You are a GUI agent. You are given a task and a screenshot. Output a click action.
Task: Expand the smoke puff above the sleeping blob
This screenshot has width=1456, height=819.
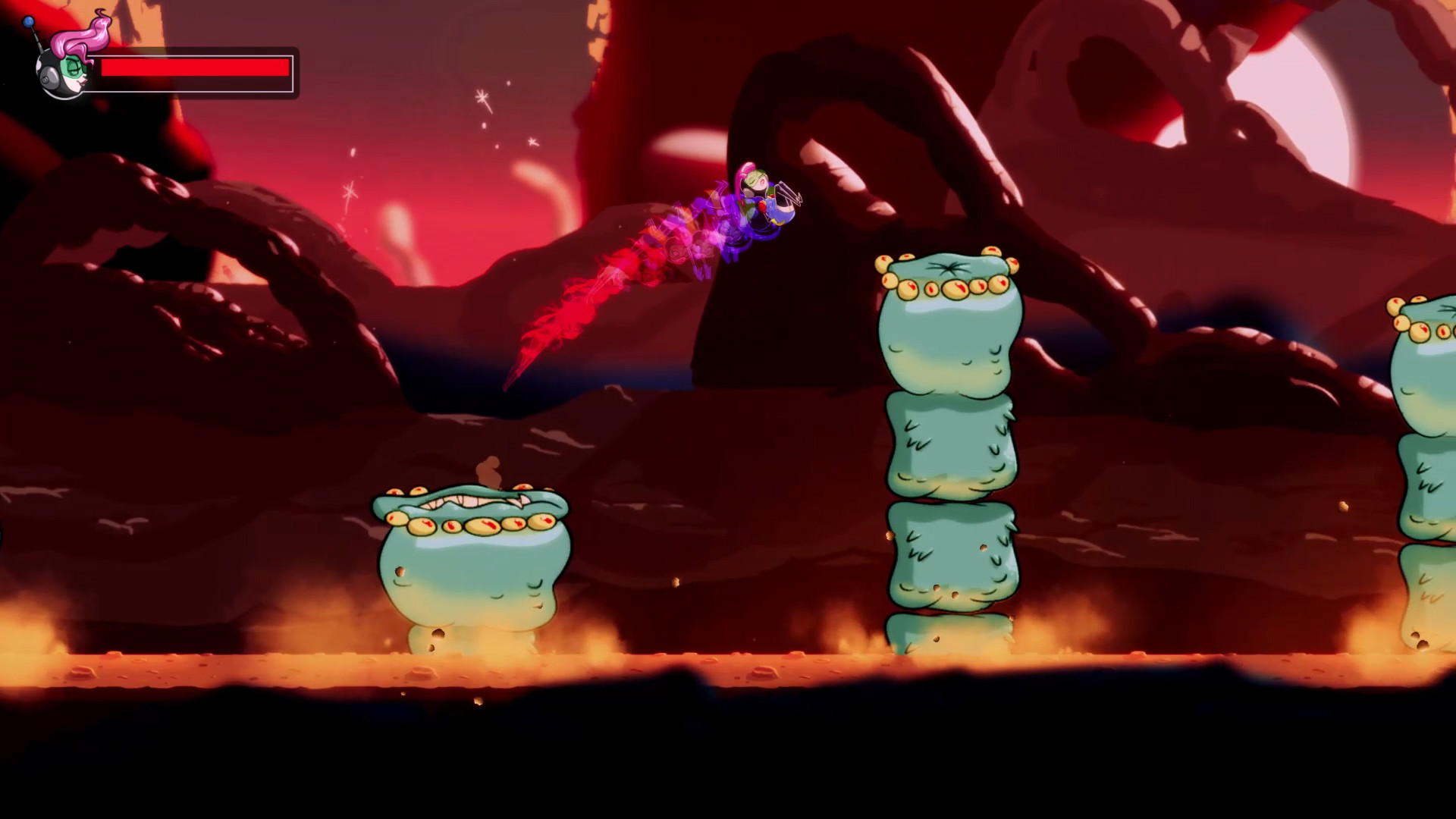(x=487, y=468)
